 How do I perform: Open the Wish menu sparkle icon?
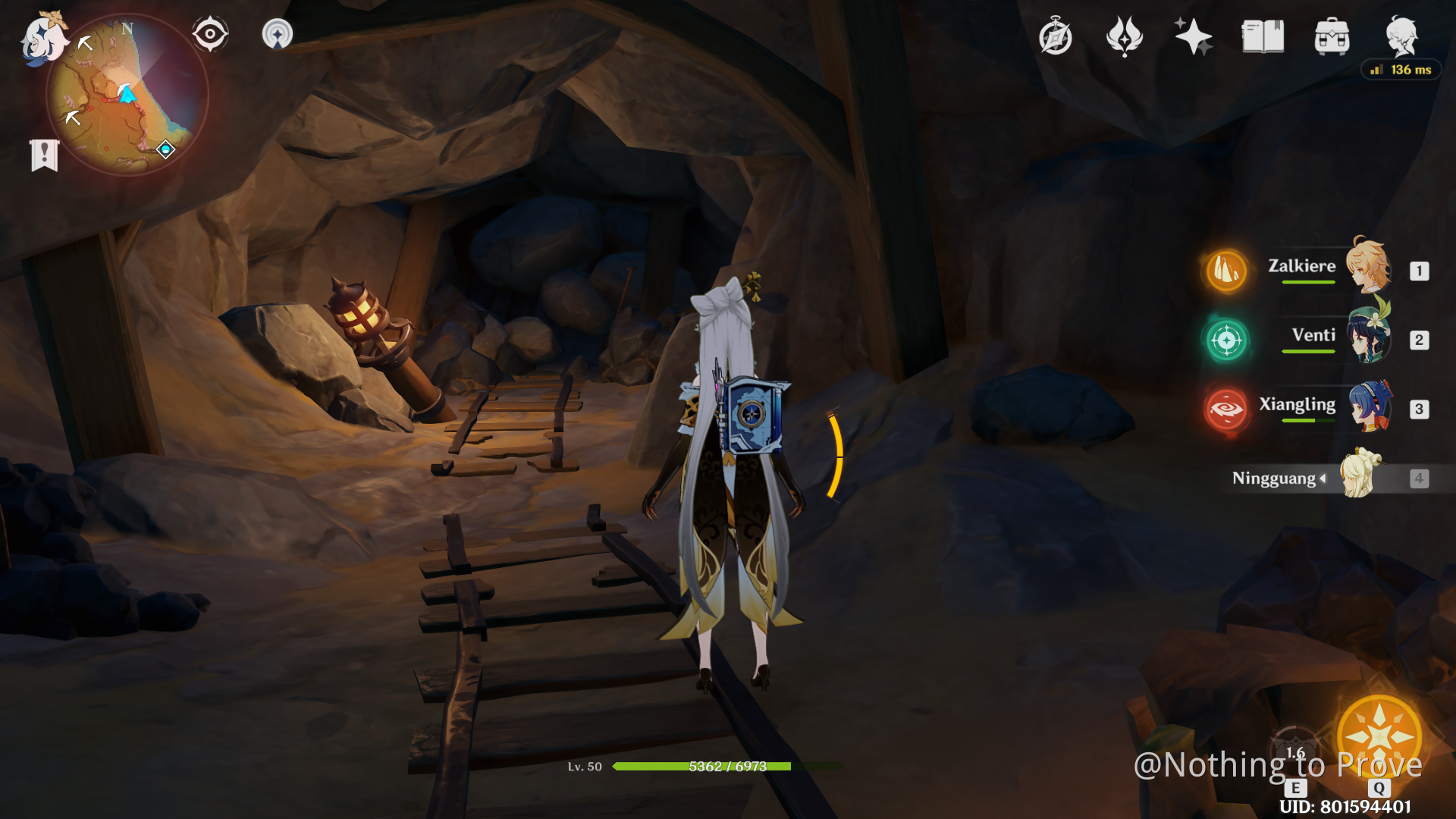[1193, 34]
